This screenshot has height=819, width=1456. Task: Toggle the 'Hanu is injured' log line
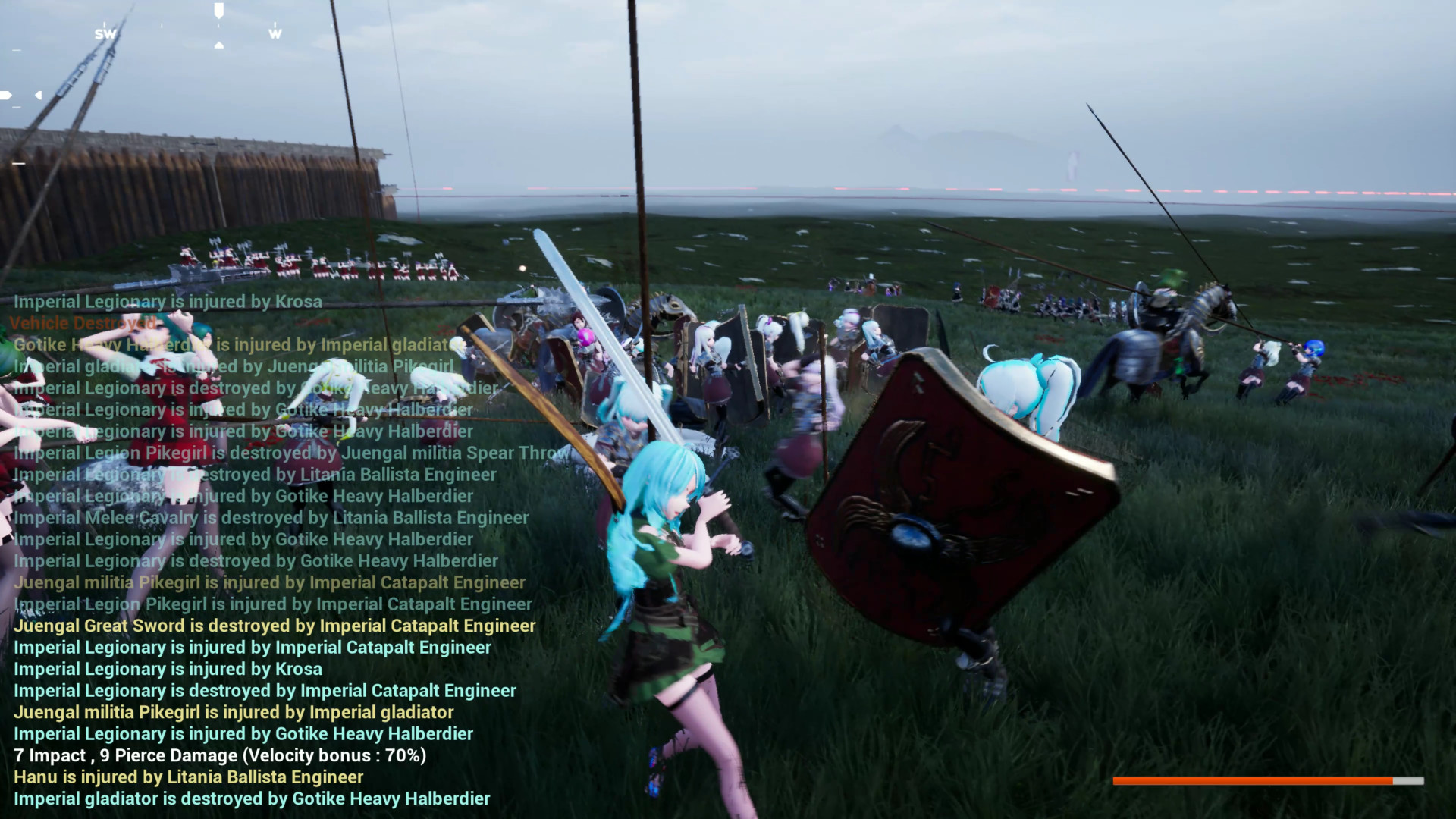[x=188, y=777]
